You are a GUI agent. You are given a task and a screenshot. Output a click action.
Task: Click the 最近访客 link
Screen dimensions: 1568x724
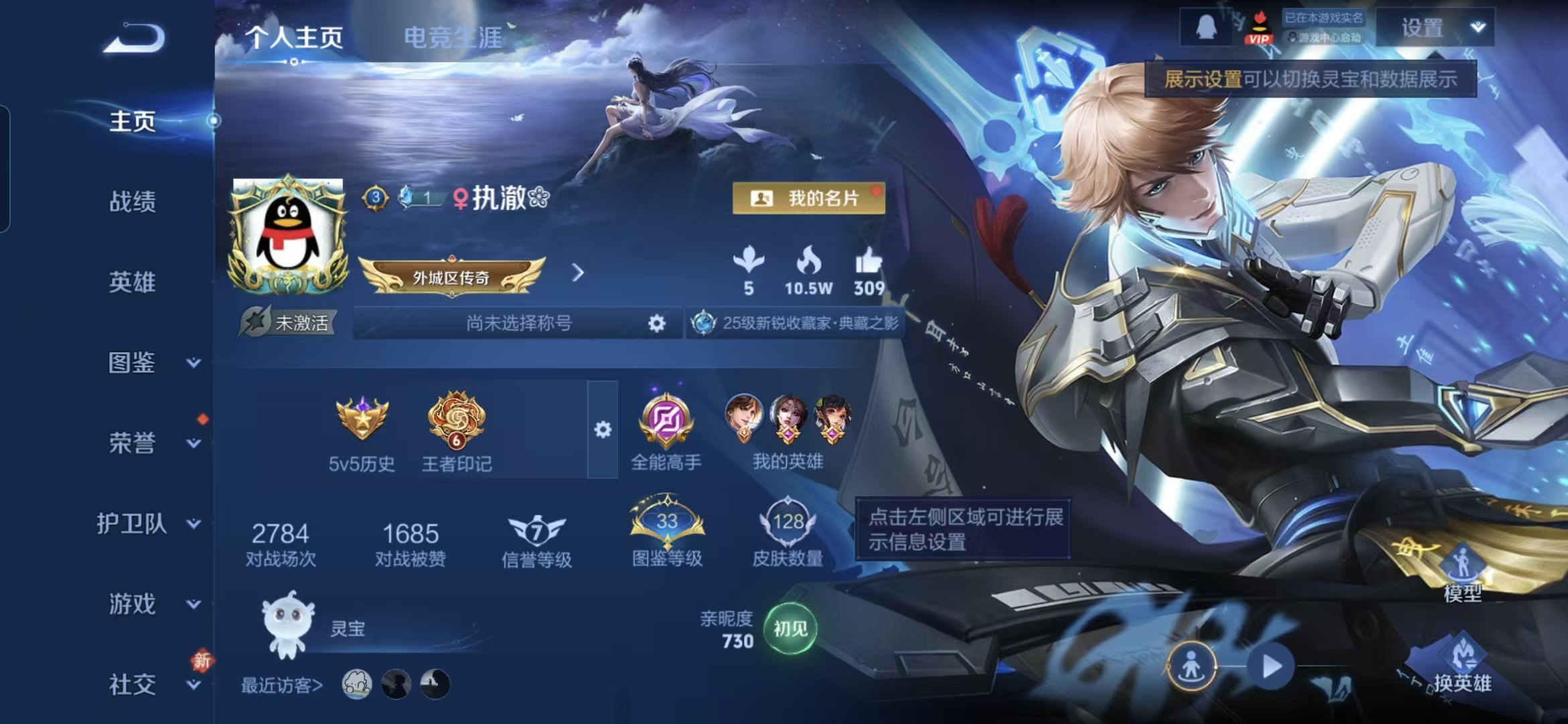pos(281,684)
